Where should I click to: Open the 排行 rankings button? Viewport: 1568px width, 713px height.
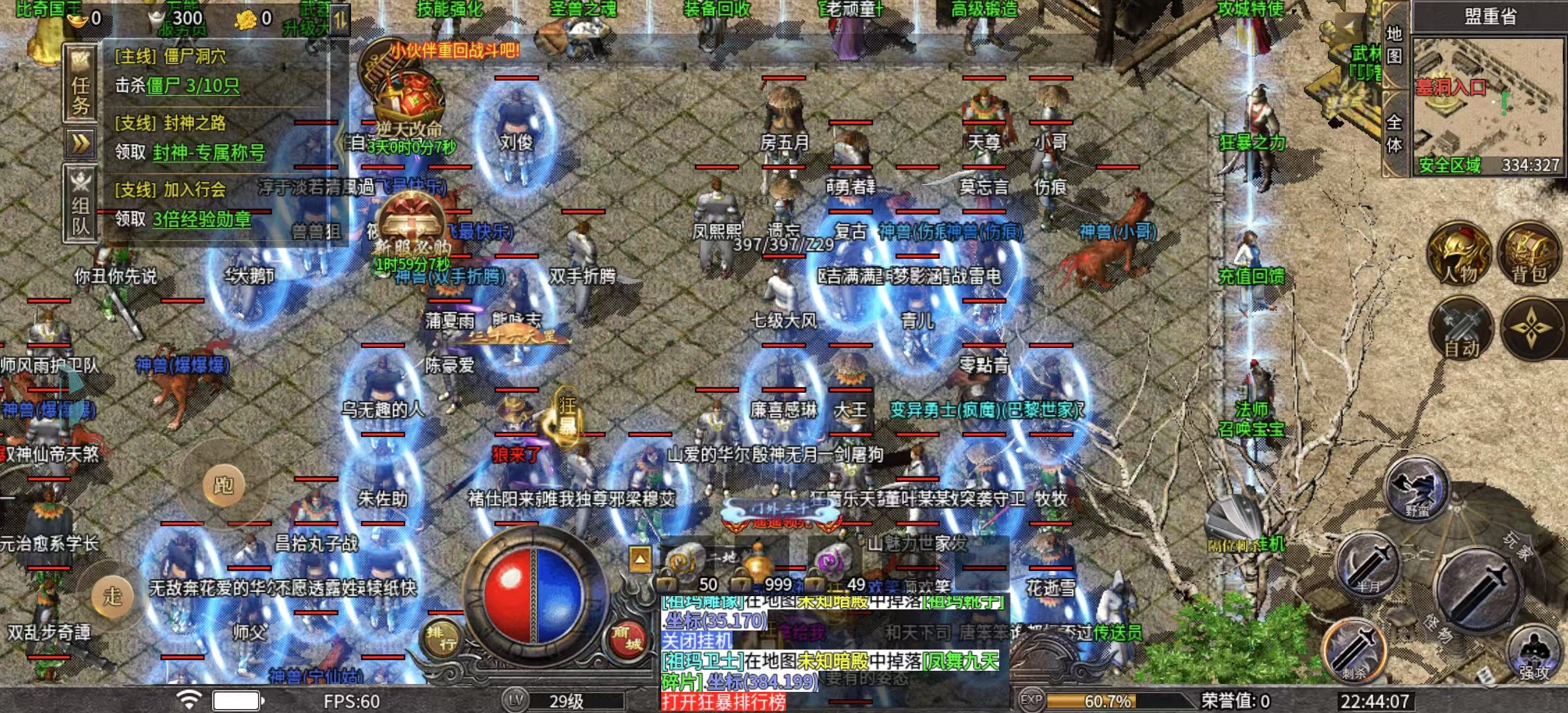[x=441, y=638]
